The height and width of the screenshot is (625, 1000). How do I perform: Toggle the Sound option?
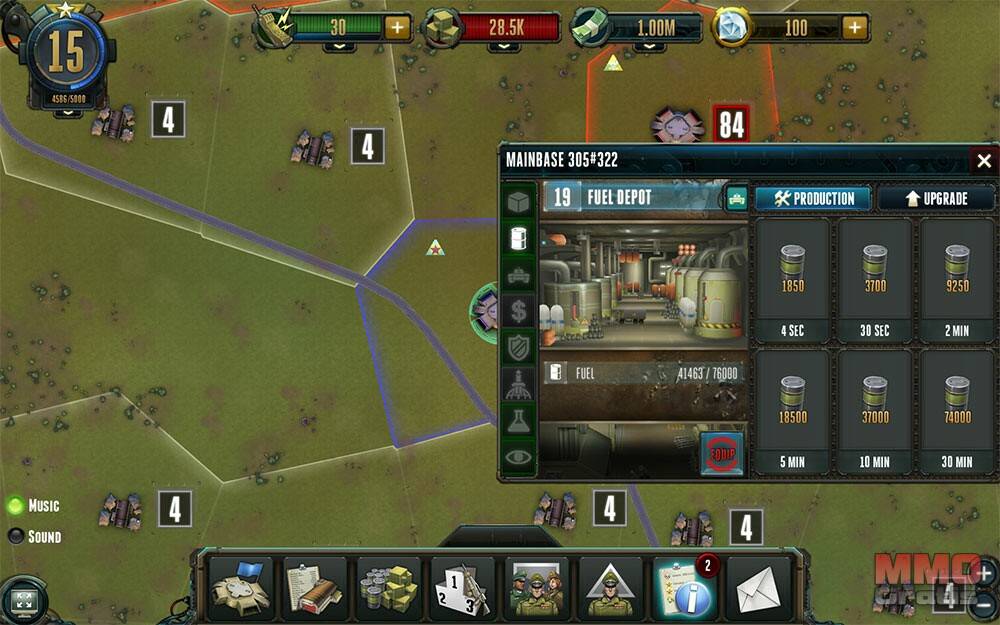click(16, 536)
